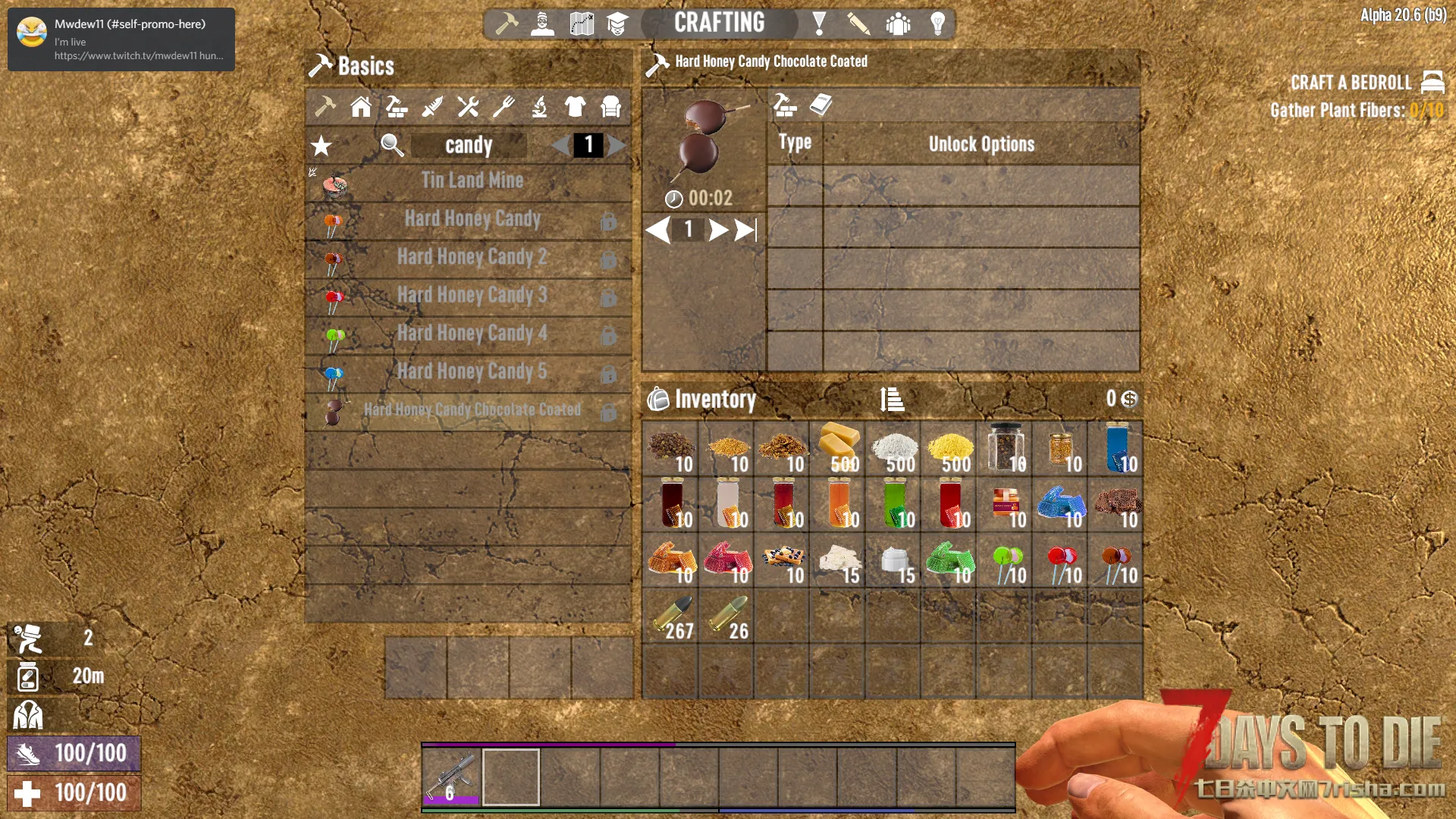Sort the inventory items
This screenshot has width=1456, height=819.
(x=892, y=399)
